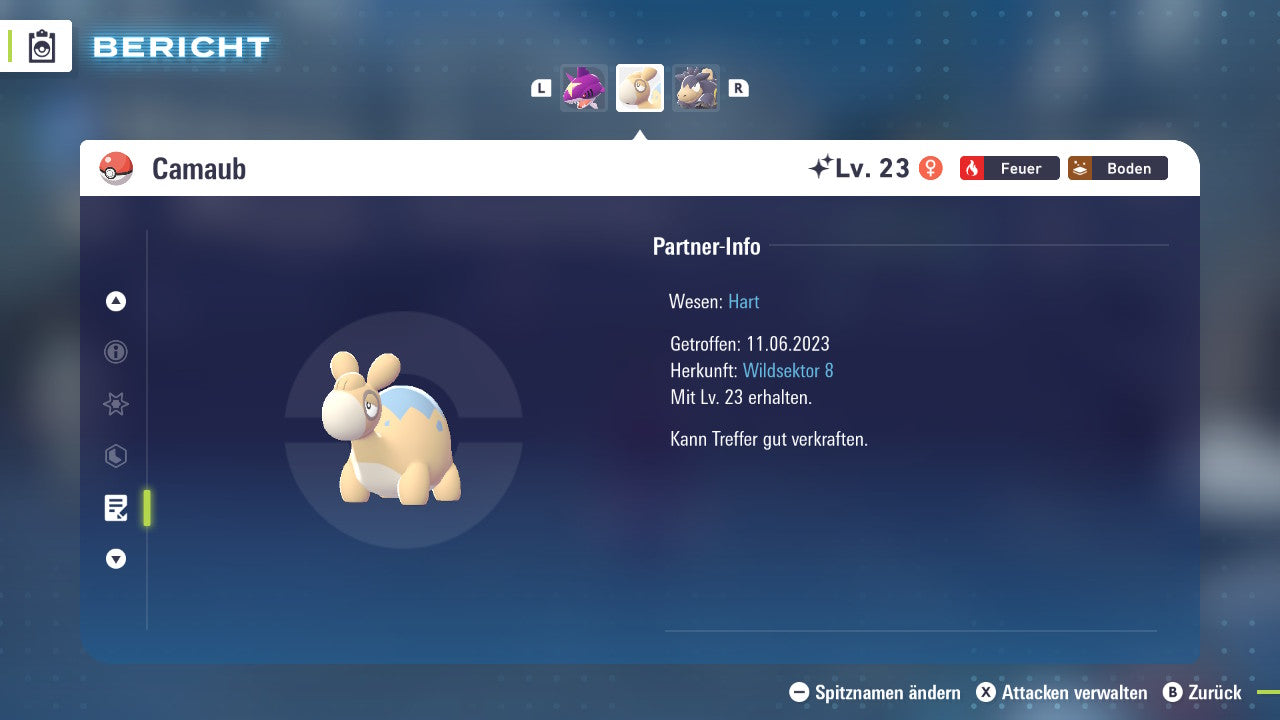Select the purple shark Pokémon thumbnail
Screen dimensions: 1280x720
point(584,88)
